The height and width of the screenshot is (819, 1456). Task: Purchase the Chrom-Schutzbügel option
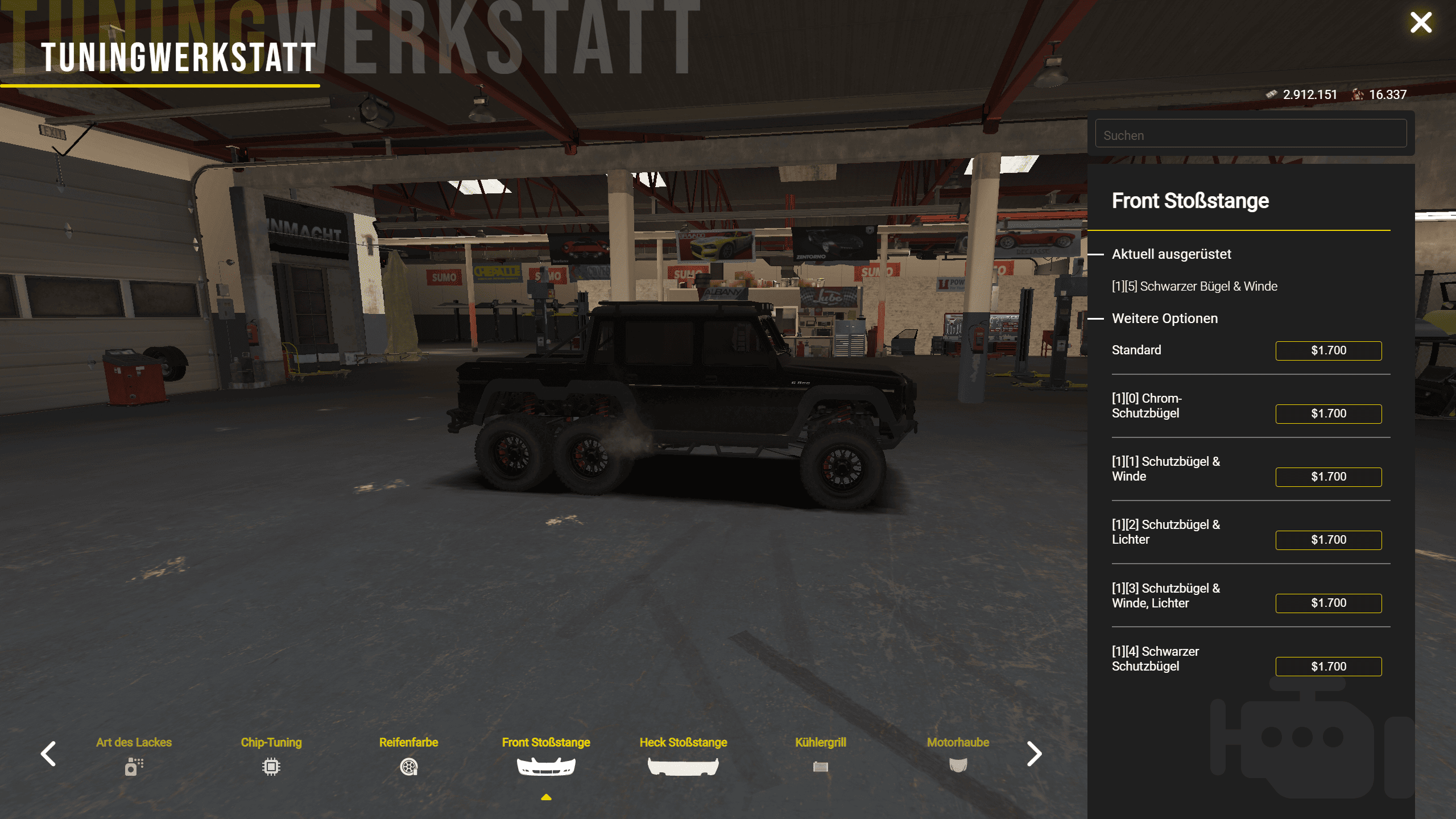[x=1328, y=413]
